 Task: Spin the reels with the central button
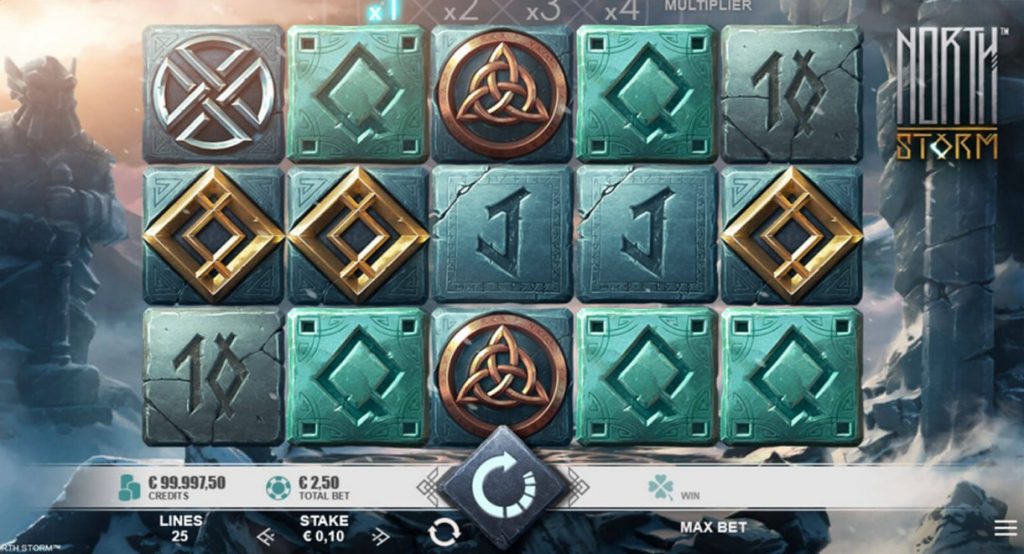(503, 485)
